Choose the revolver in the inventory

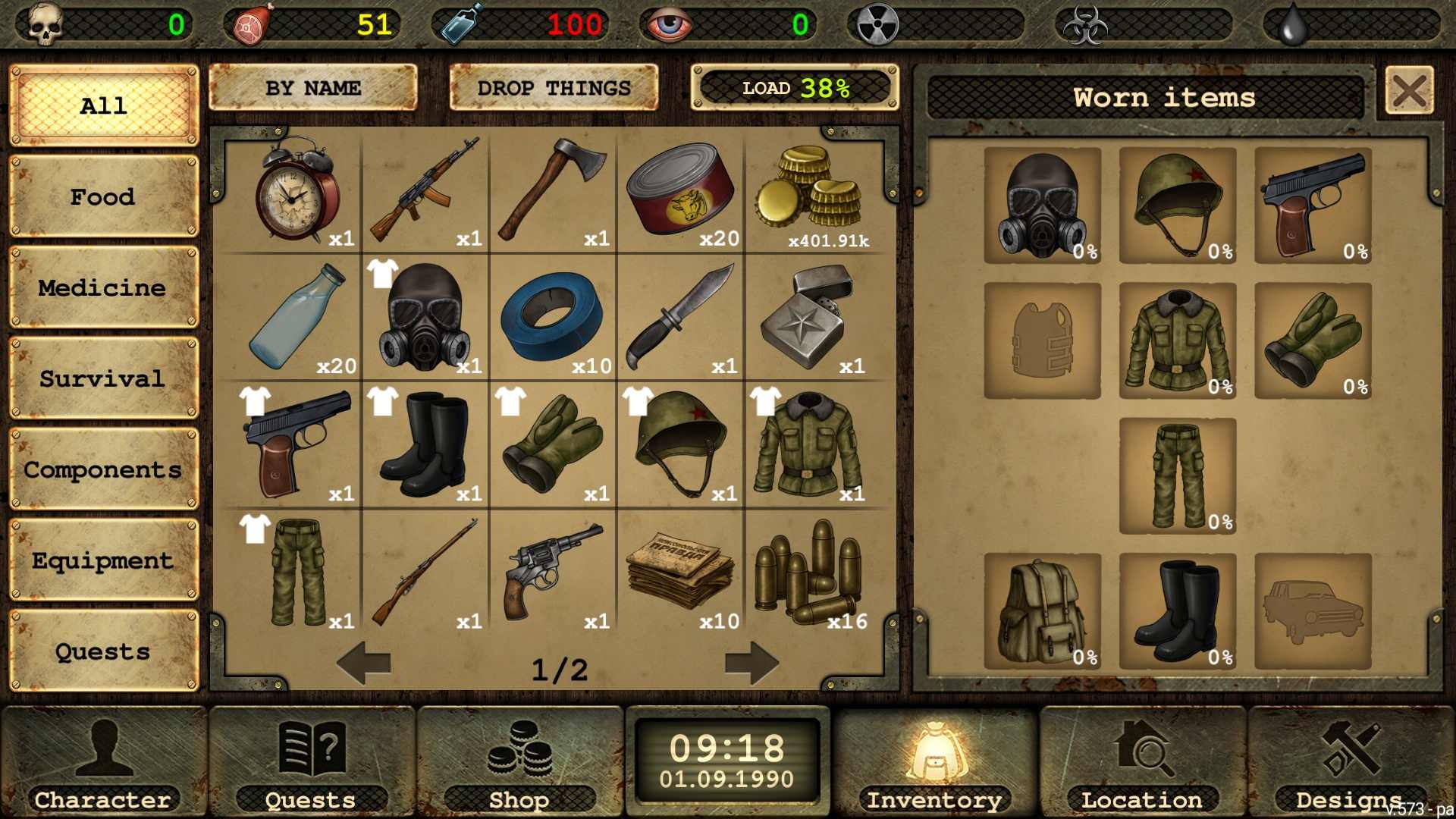[x=553, y=573]
